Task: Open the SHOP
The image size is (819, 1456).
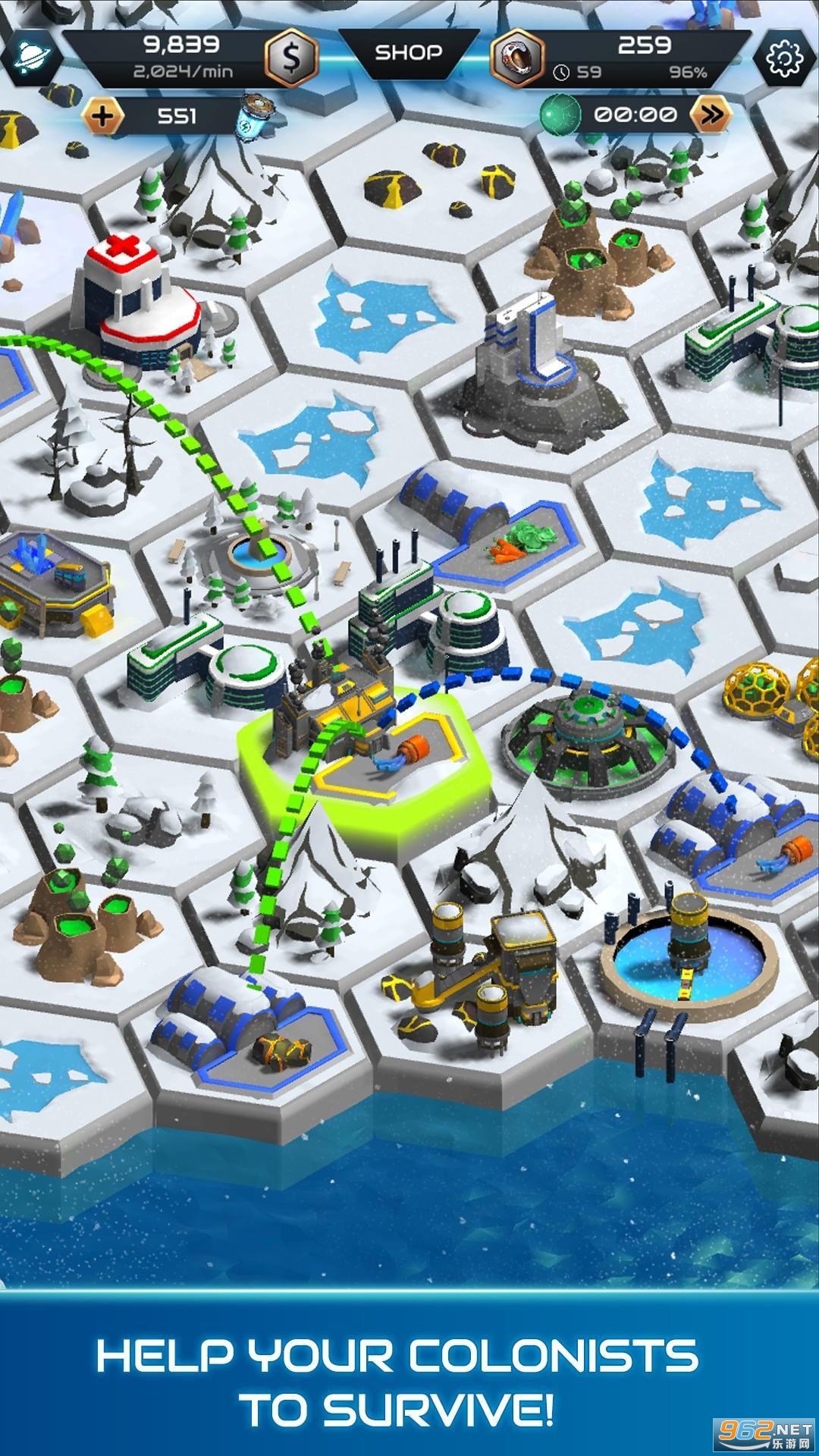Action: point(409,52)
